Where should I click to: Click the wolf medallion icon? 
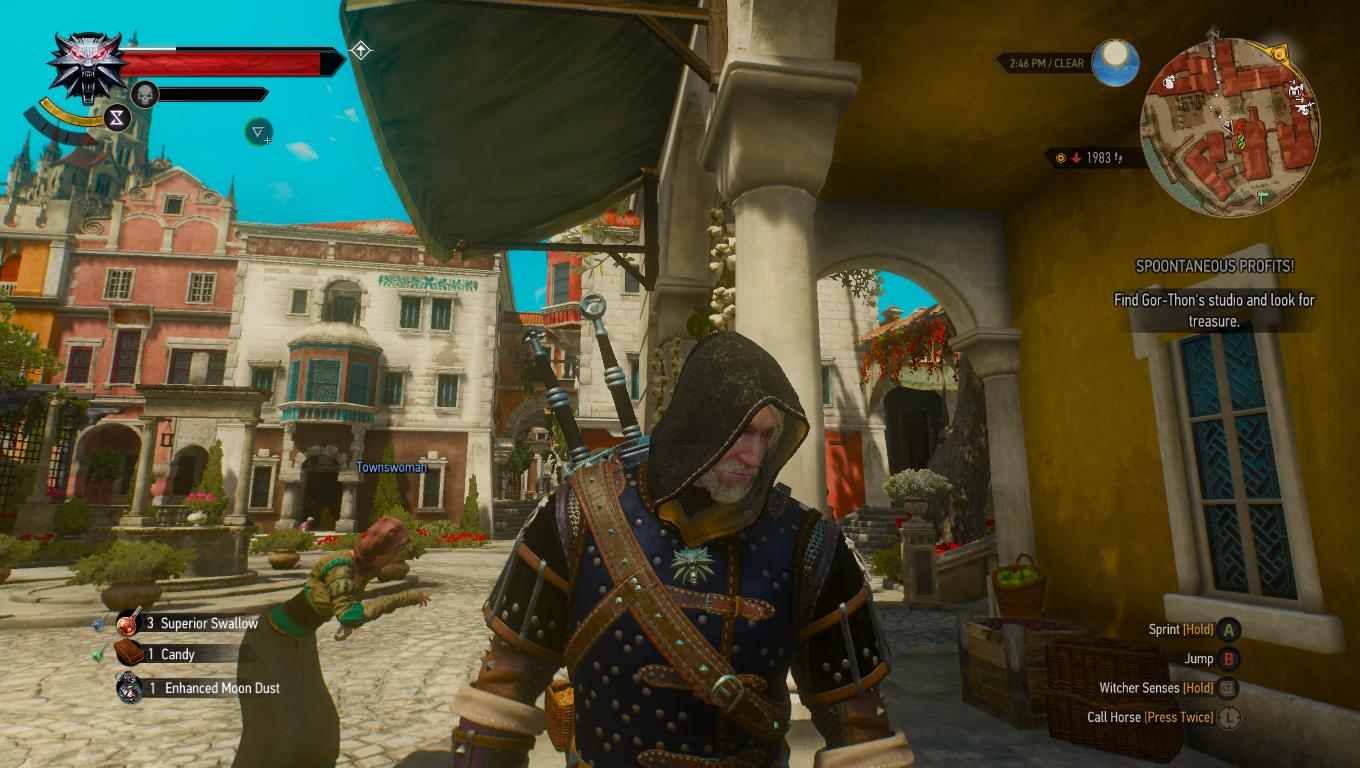(87, 68)
